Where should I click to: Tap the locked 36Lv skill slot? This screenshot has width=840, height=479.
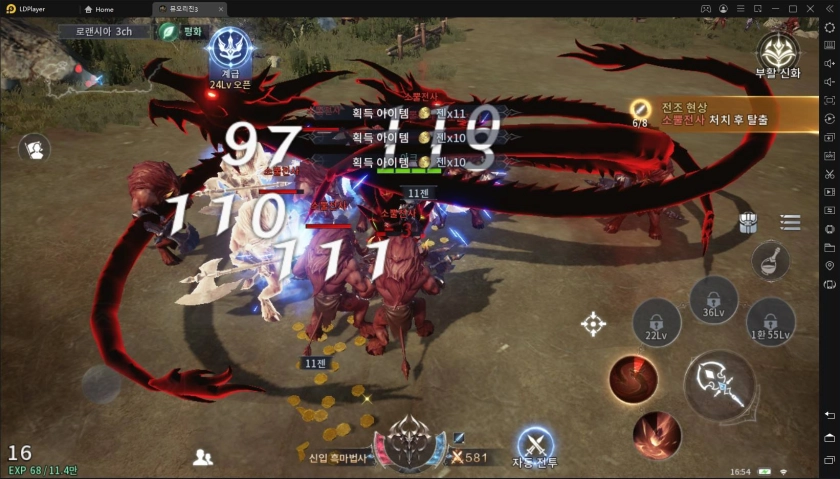pyautogui.click(x=713, y=299)
